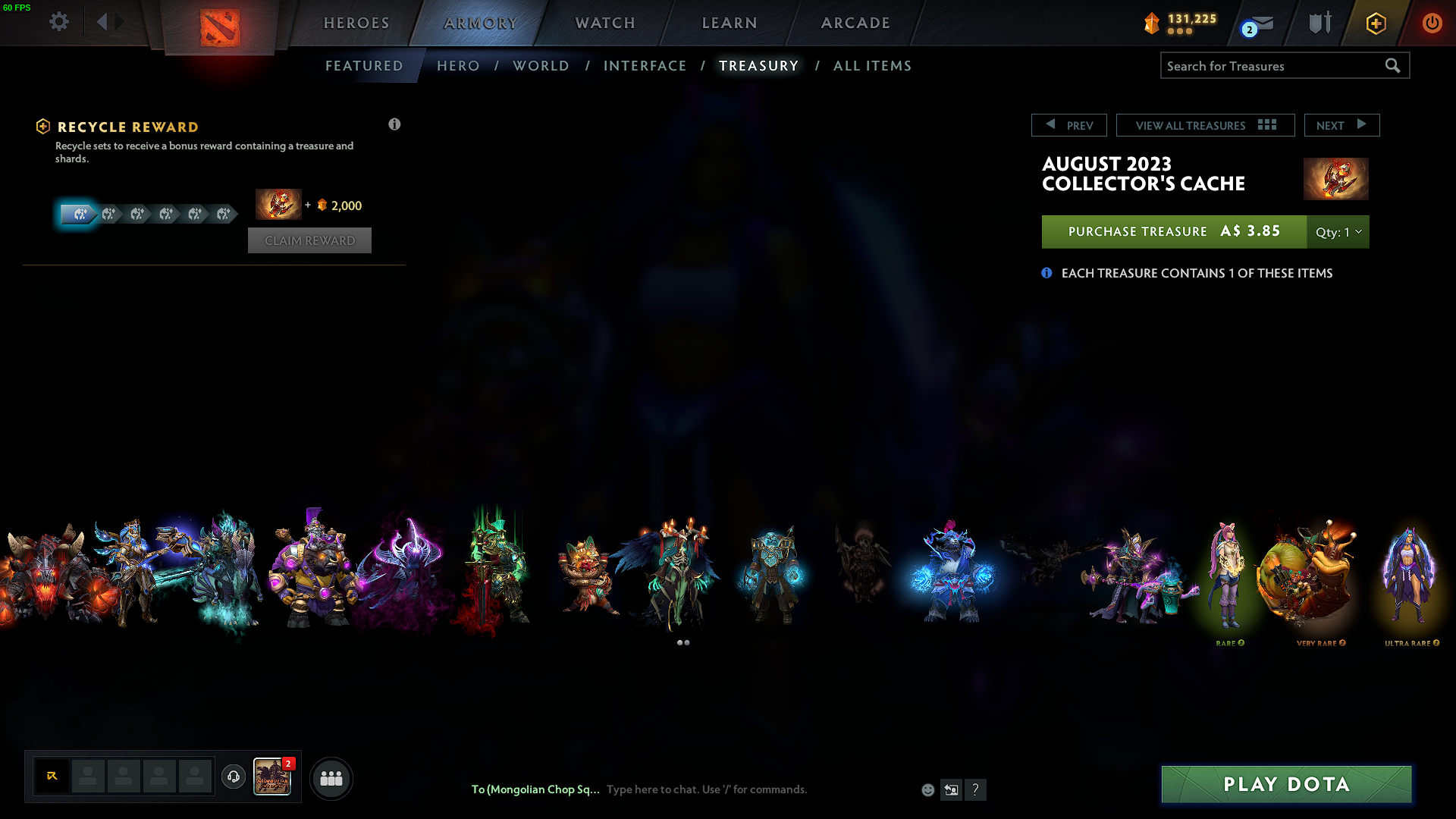The height and width of the screenshot is (819, 1456).
Task: Click the PURCHASE TREASURE button
Action: (1172, 231)
